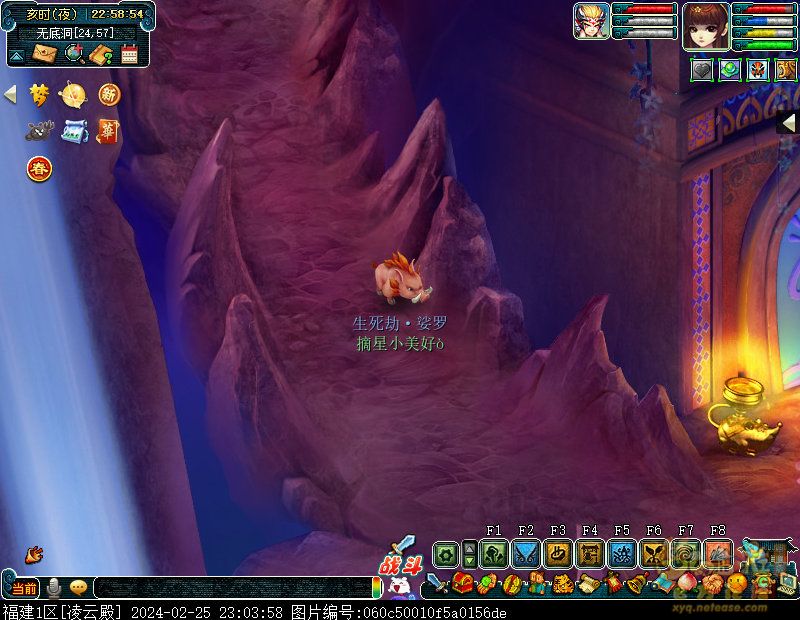
Task: Click the orange 新 round icon
Action: pos(108,95)
